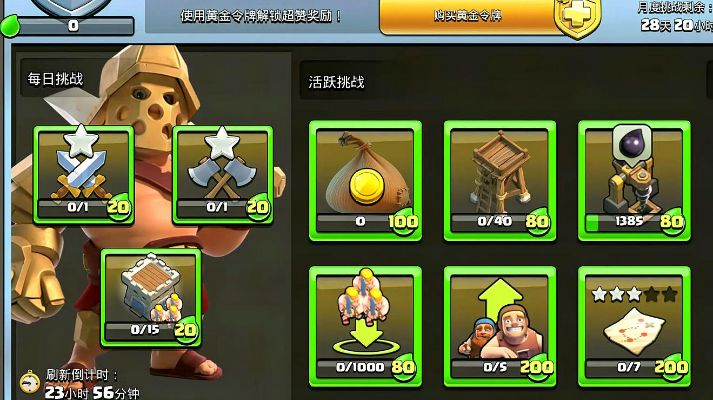Open the 0/1000 troop deployment challenge tile
This screenshot has height=400, width=713.
click(366, 325)
